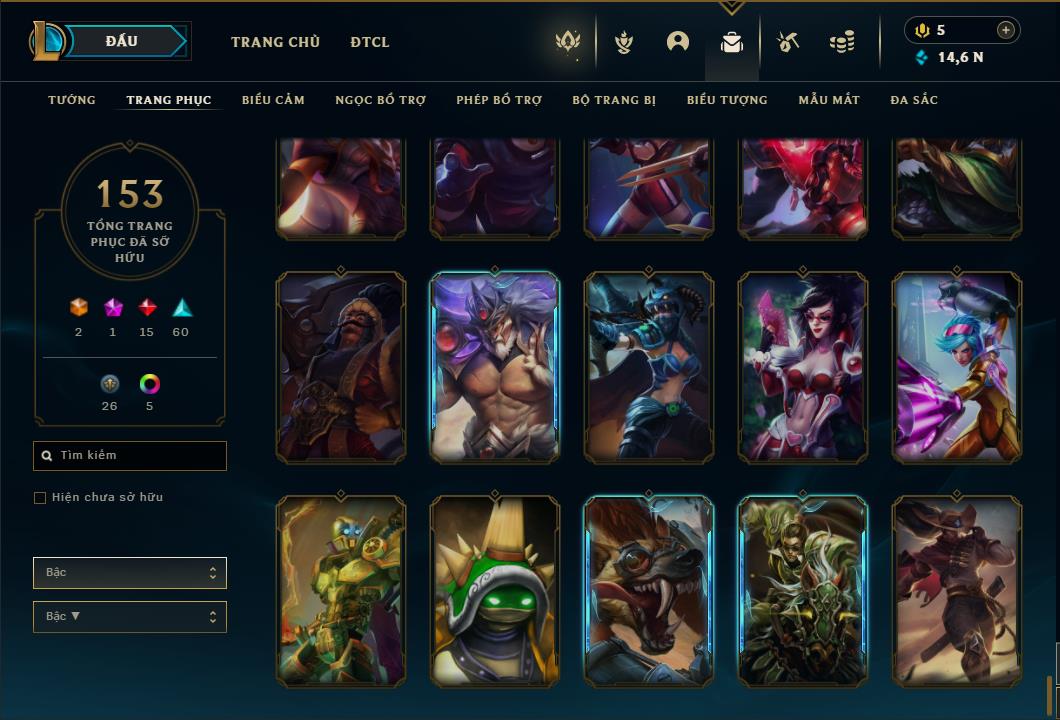The width and height of the screenshot is (1060, 720).
Task: Select the PHÉP BỔ TRỢ tab
Action: (499, 100)
